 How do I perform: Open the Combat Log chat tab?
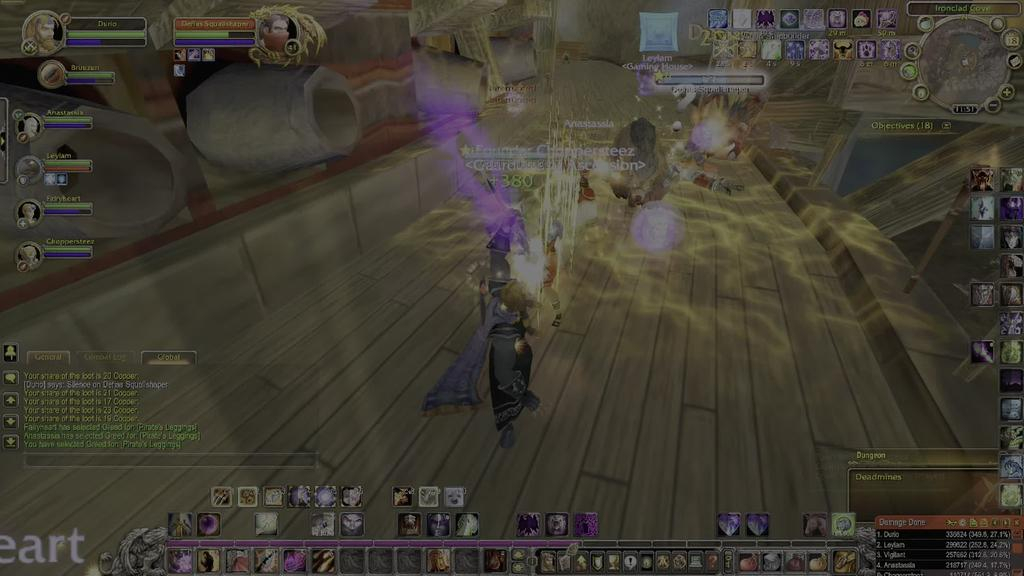point(104,357)
